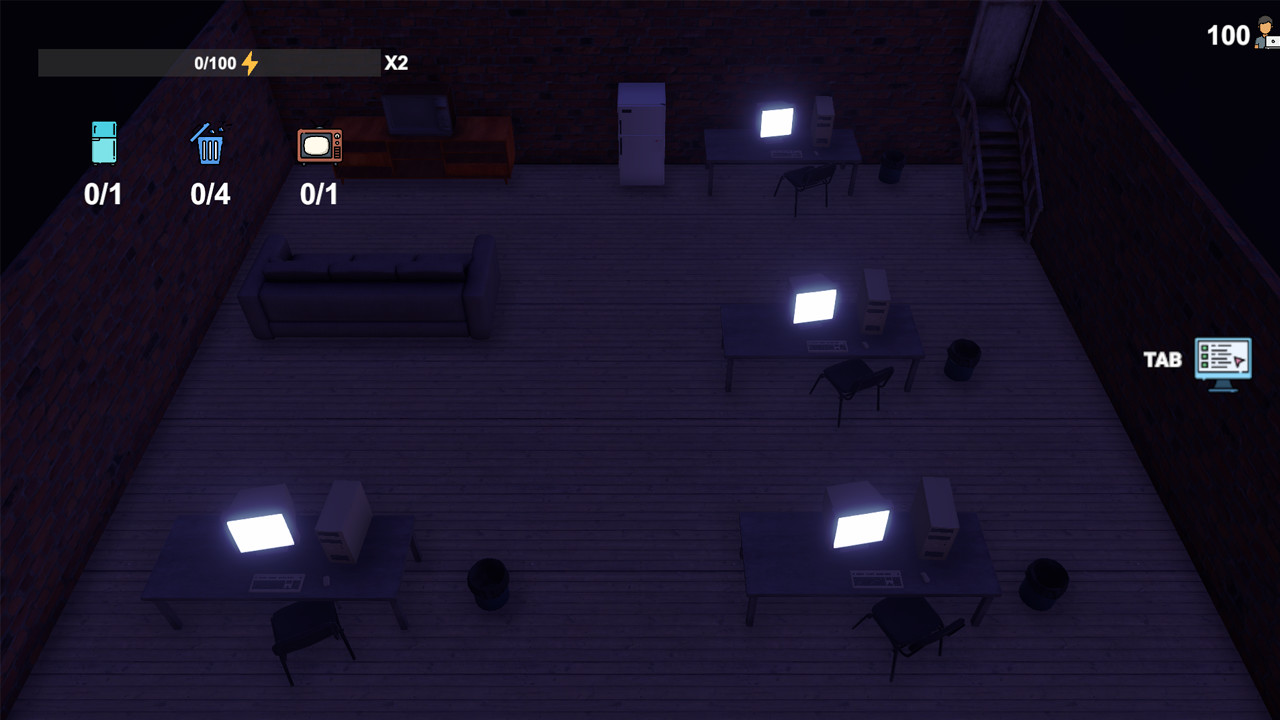Click the white fridge against the back wall

(x=641, y=135)
